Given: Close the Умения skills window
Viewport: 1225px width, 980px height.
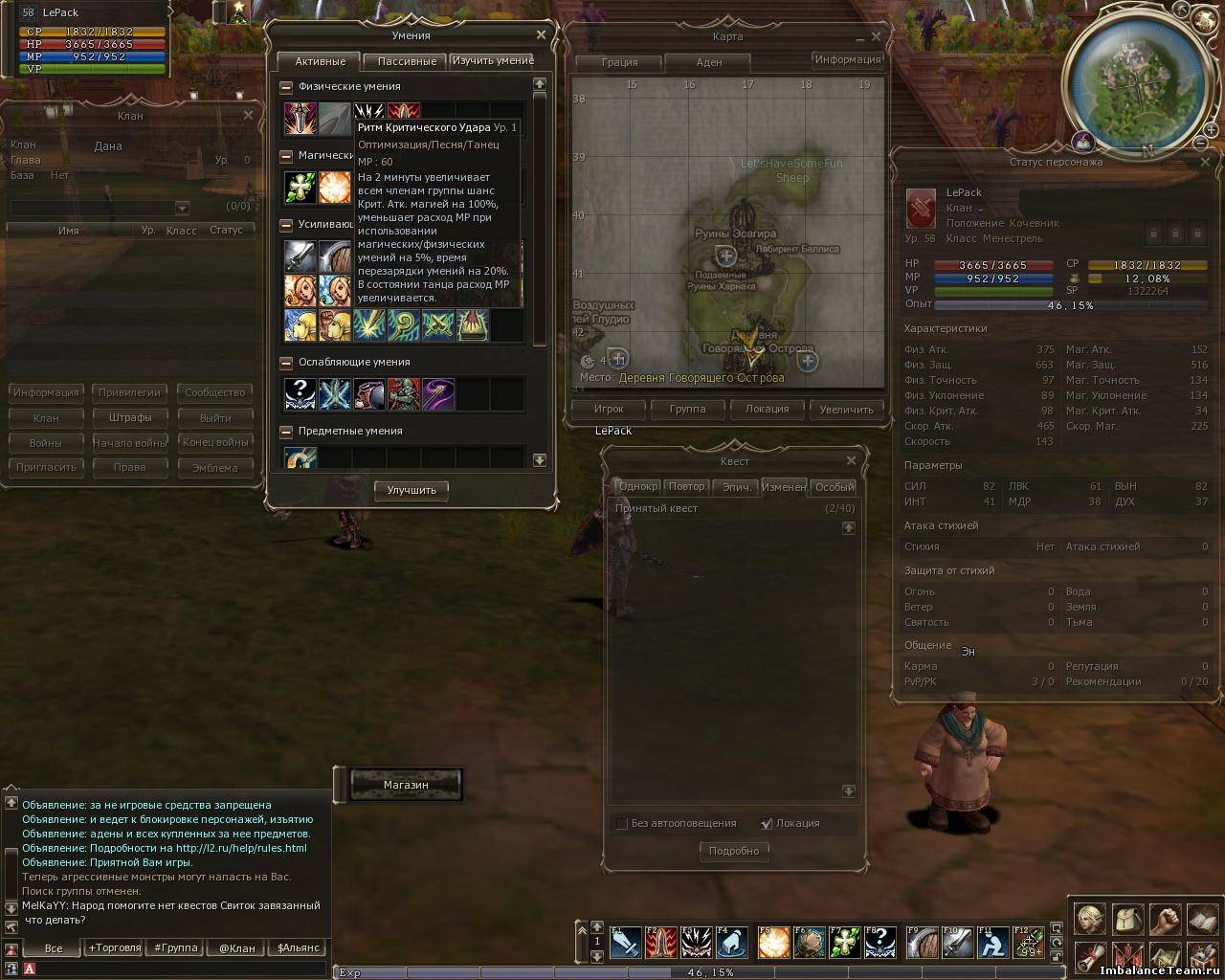Looking at the screenshot, I should pos(541,34).
